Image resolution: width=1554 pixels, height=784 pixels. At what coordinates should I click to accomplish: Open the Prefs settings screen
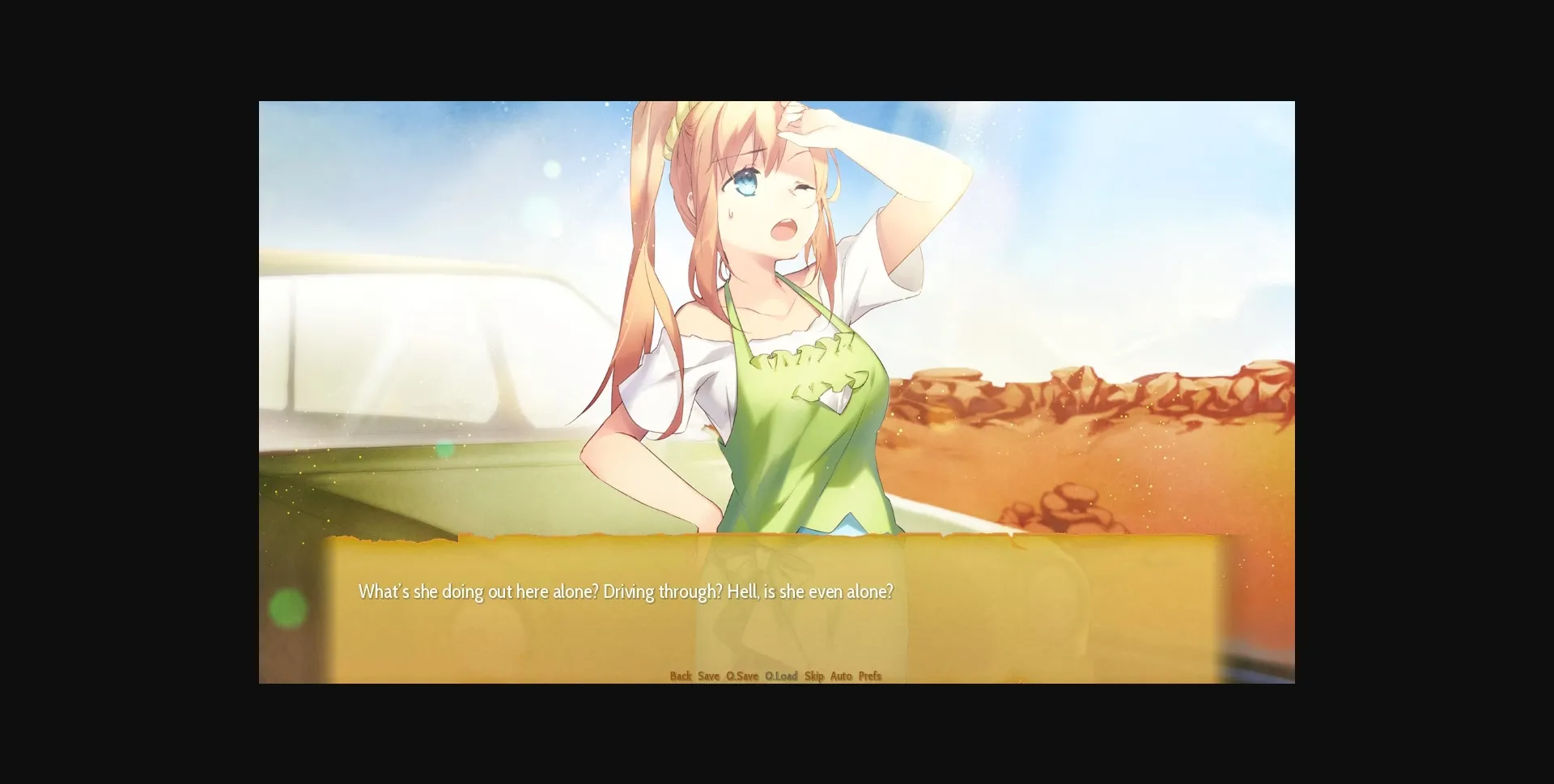coord(870,676)
